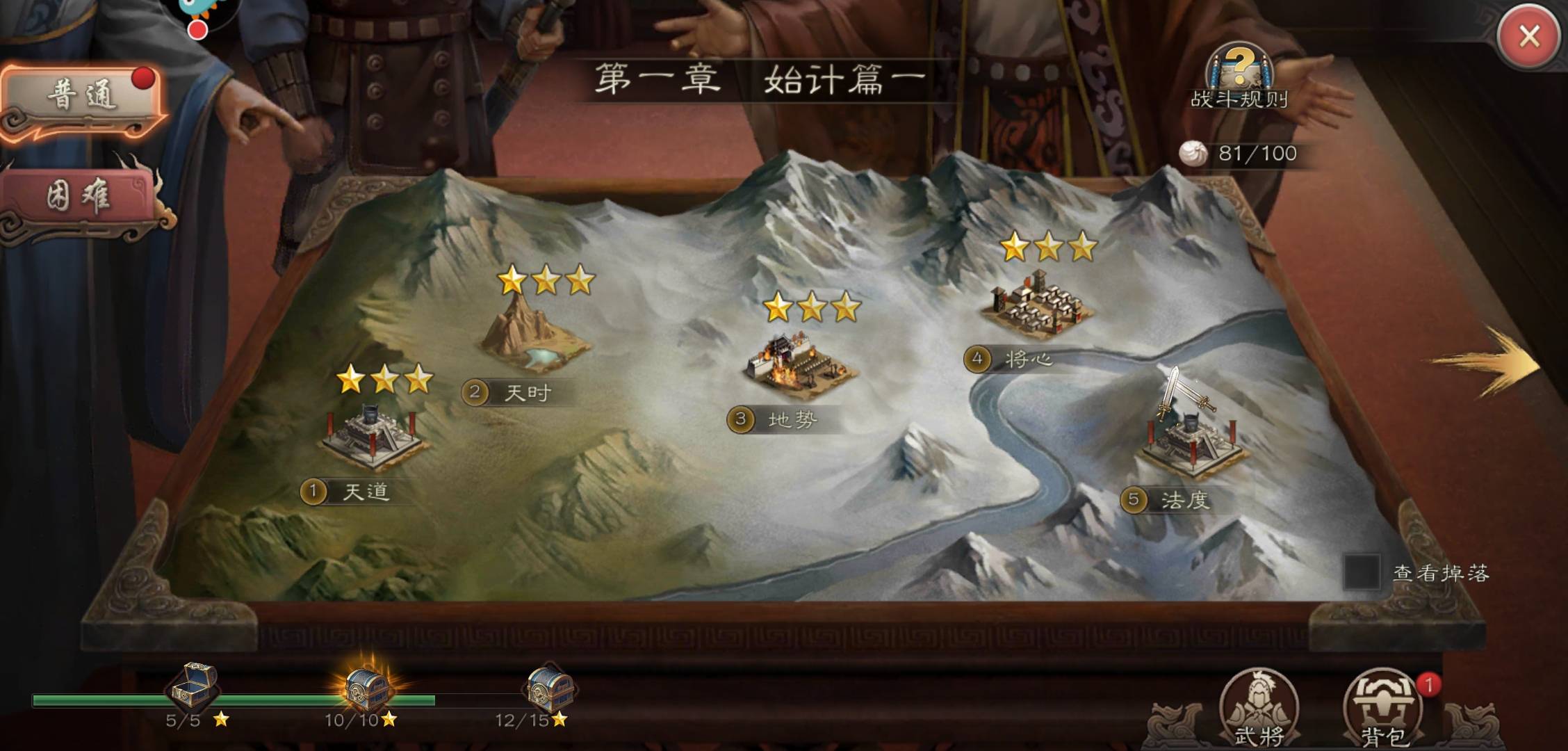
Task: Enter stage 4 将心
Action: coord(1037,306)
